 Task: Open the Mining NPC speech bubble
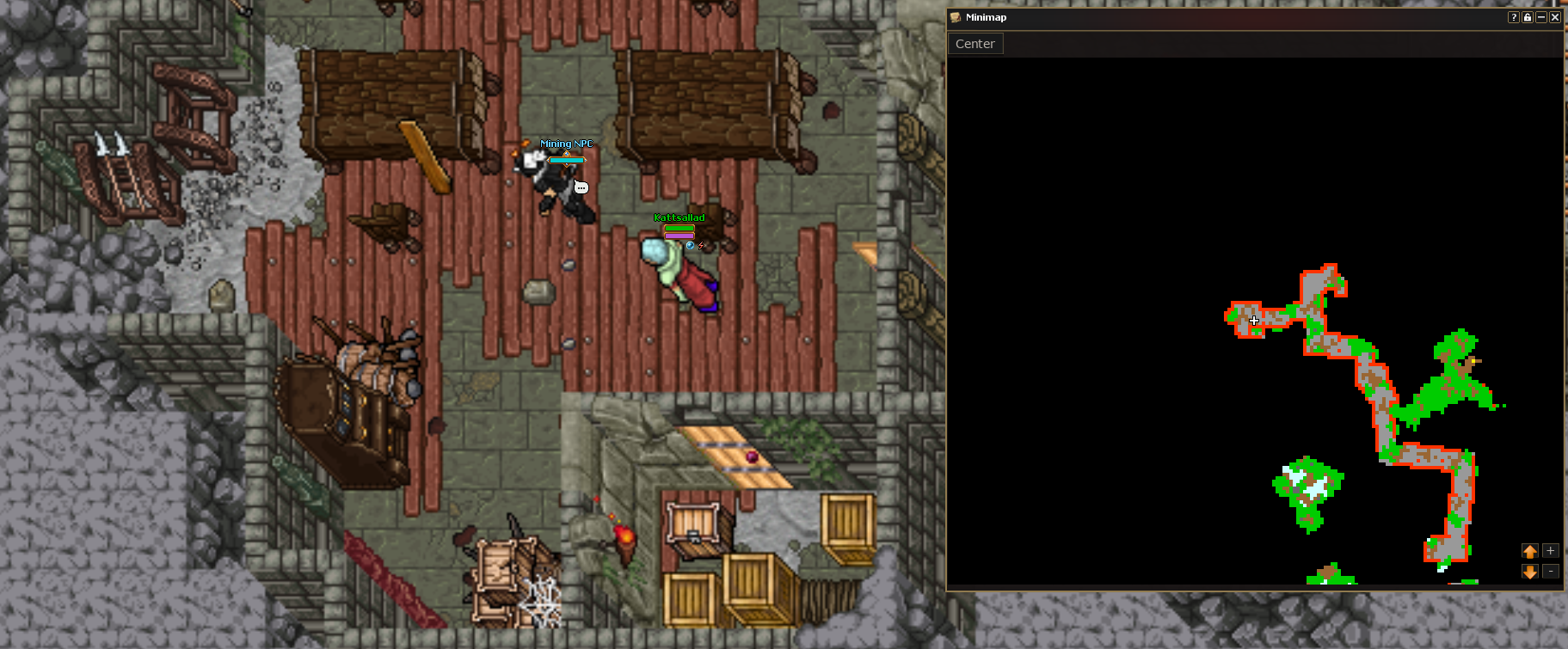point(581,187)
